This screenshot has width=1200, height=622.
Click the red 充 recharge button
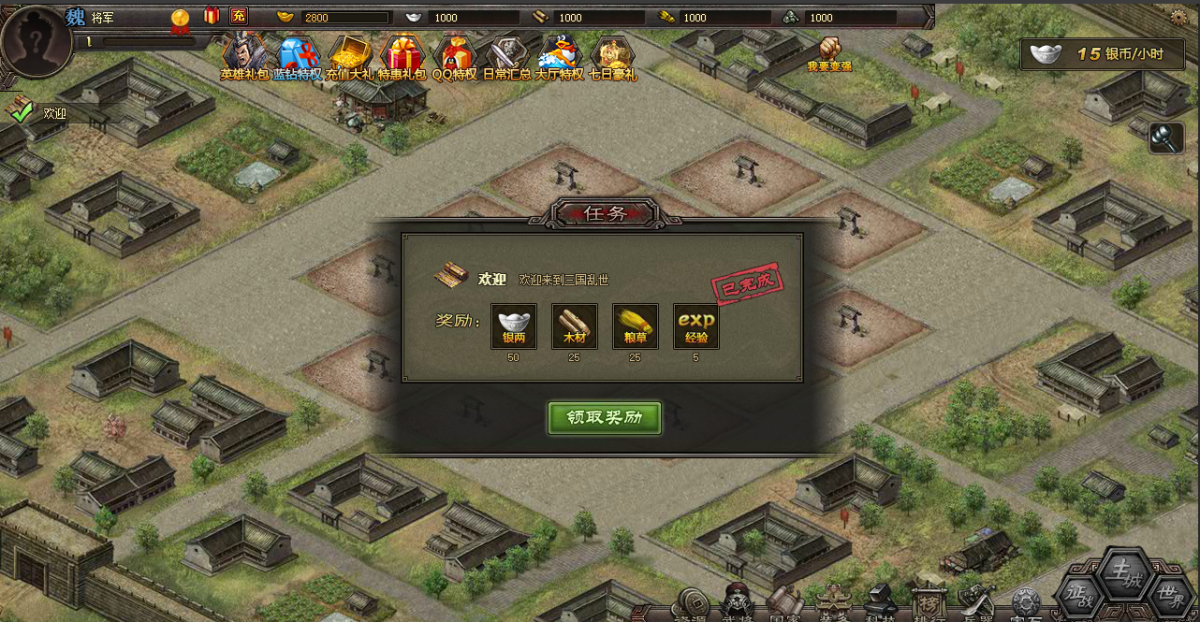(238, 15)
